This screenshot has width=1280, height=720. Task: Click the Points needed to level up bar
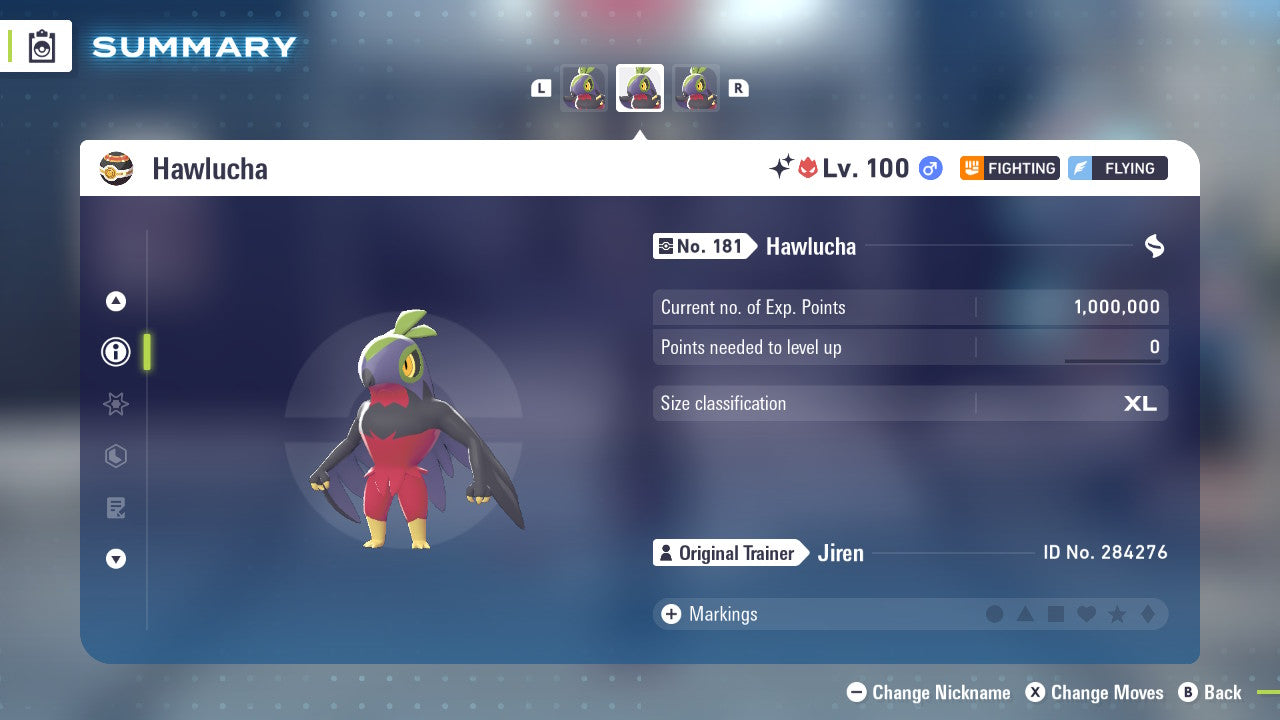tap(910, 347)
